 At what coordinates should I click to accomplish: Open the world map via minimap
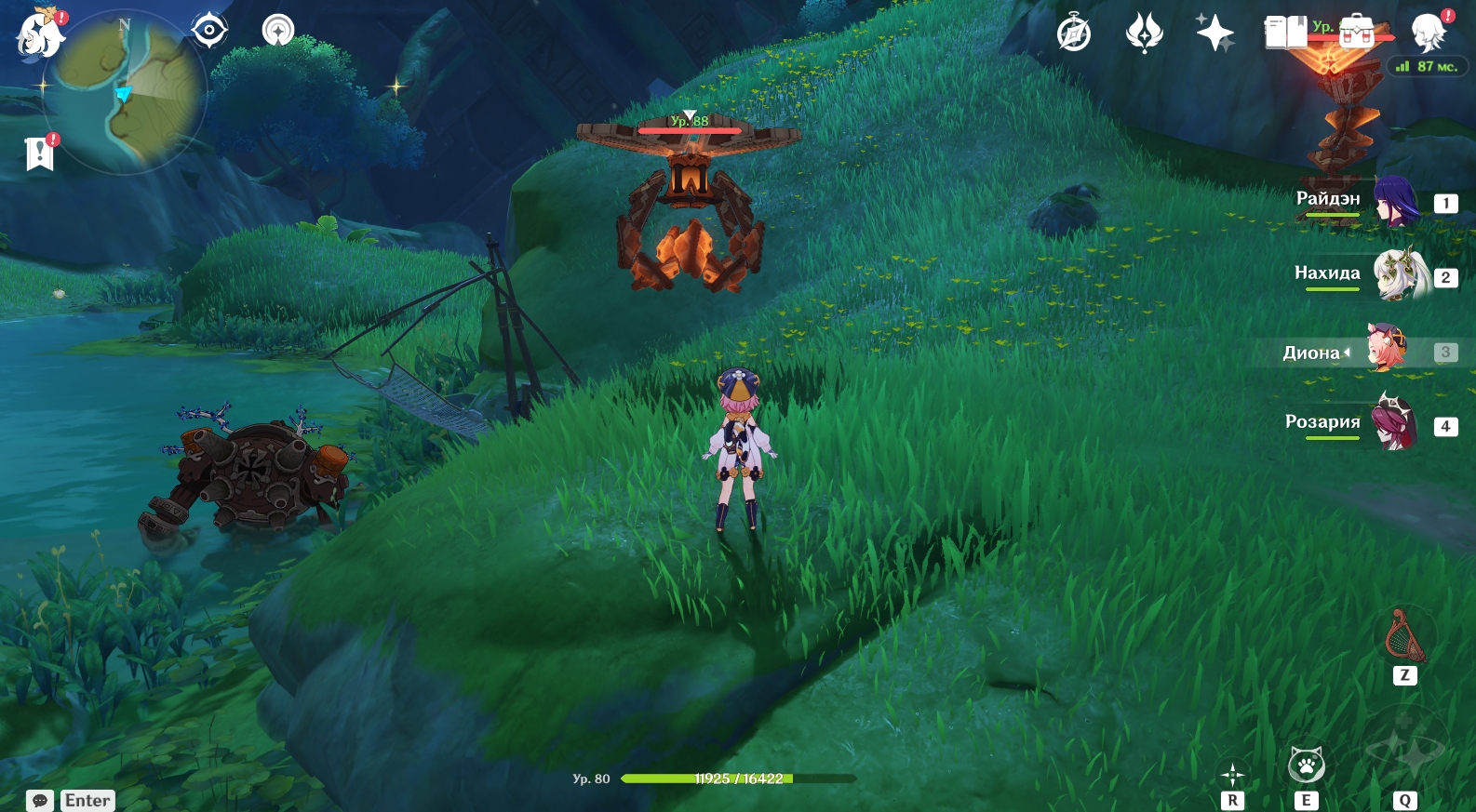125,91
